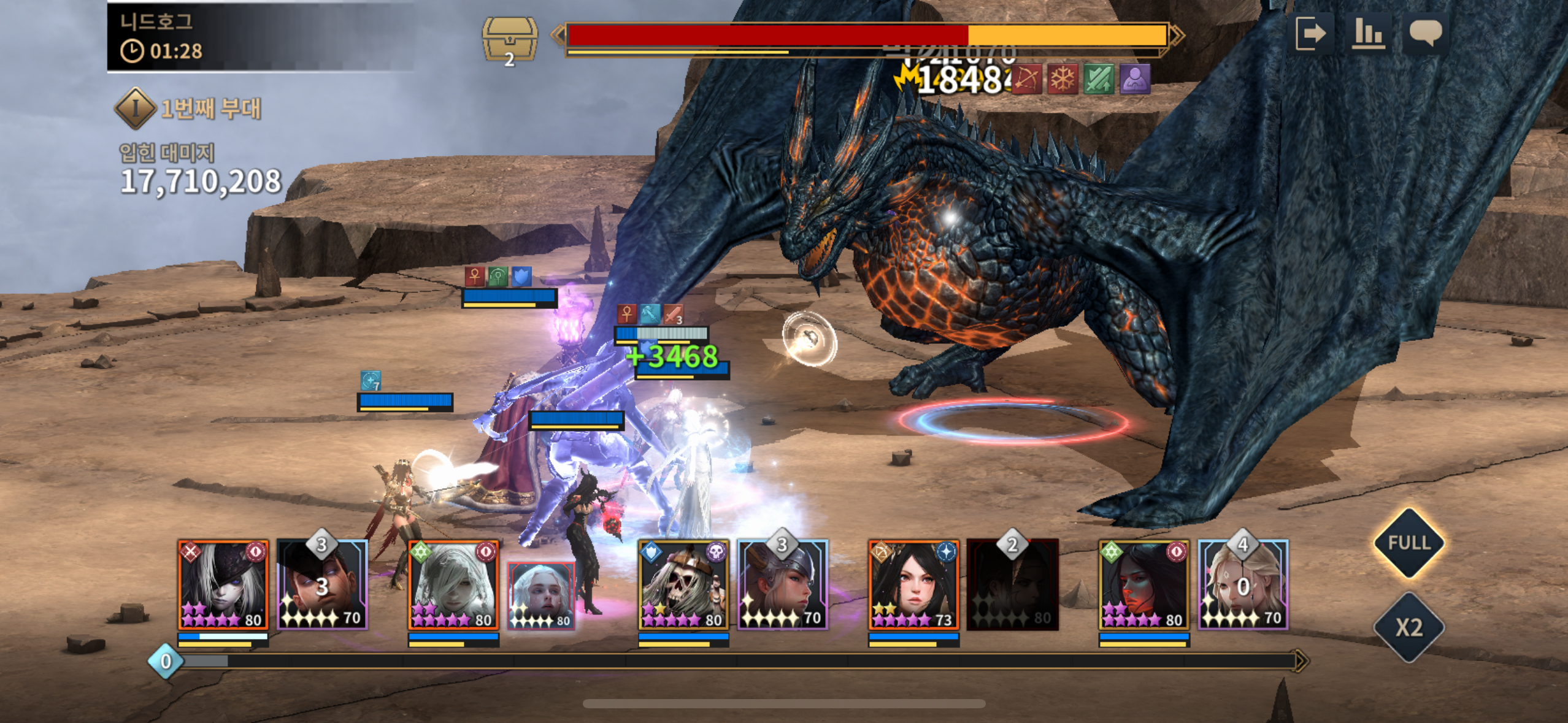The image size is (1568, 723).
Task: Select the black-haired level 73 hero portrait
Action: pos(913,585)
